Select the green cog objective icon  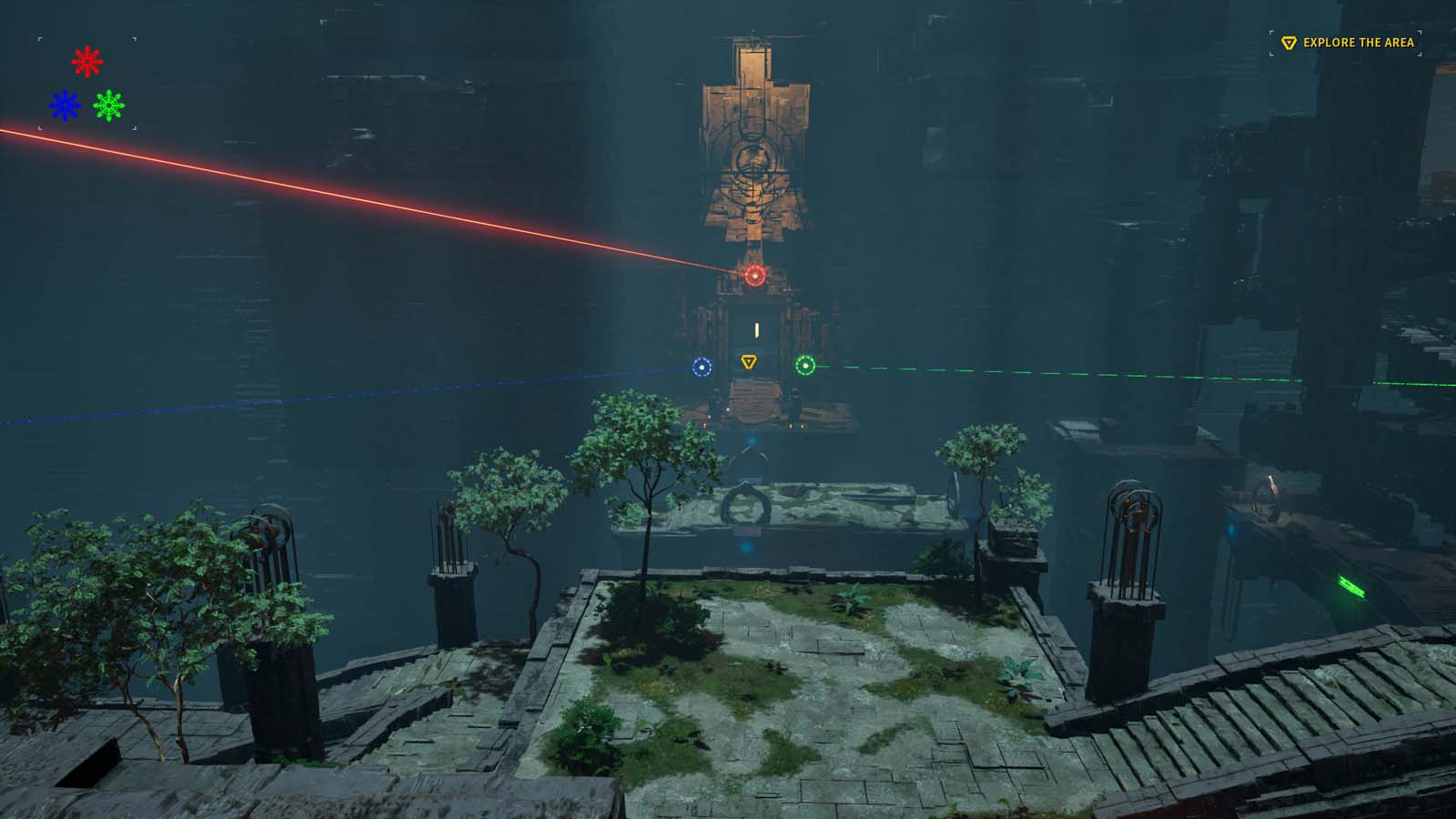coord(110,105)
